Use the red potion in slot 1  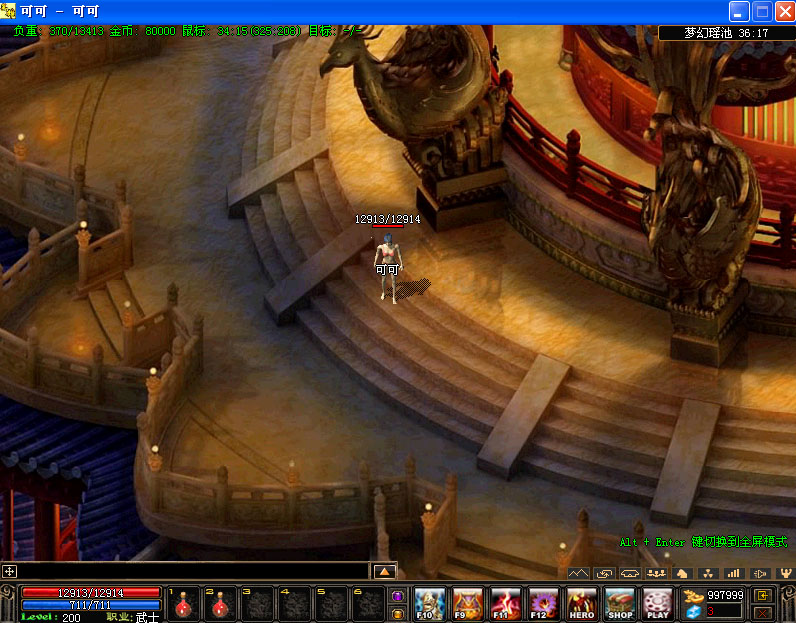click(x=183, y=604)
